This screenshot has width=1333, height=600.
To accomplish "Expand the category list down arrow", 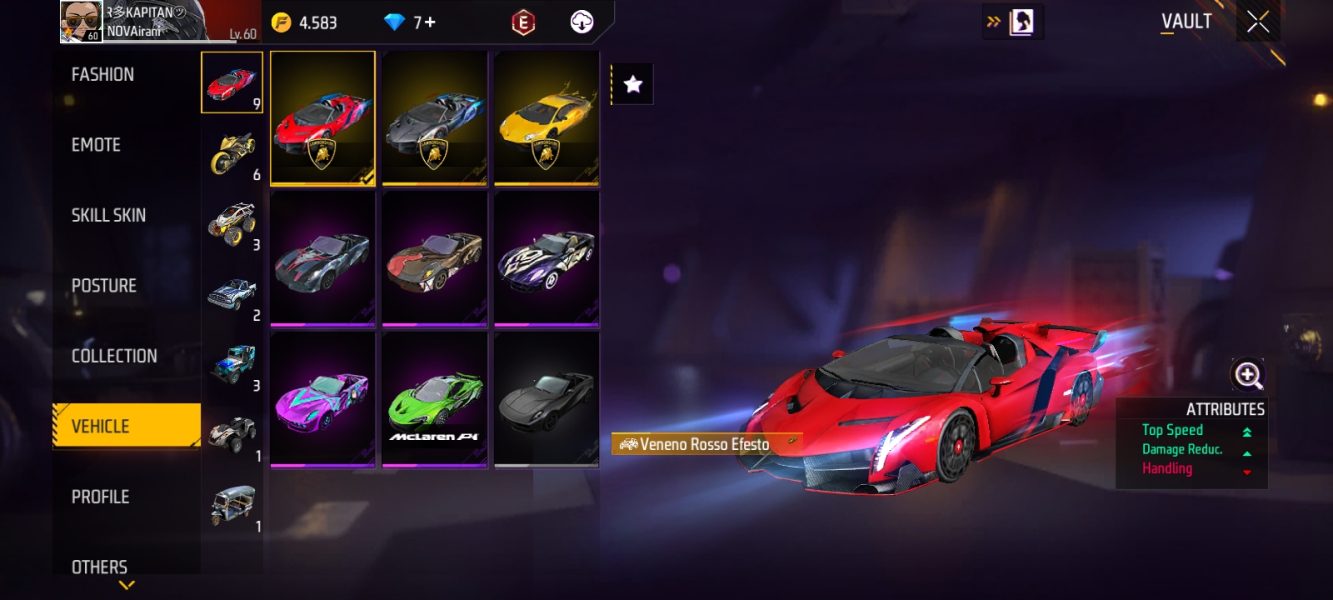I will click(126, 585).
